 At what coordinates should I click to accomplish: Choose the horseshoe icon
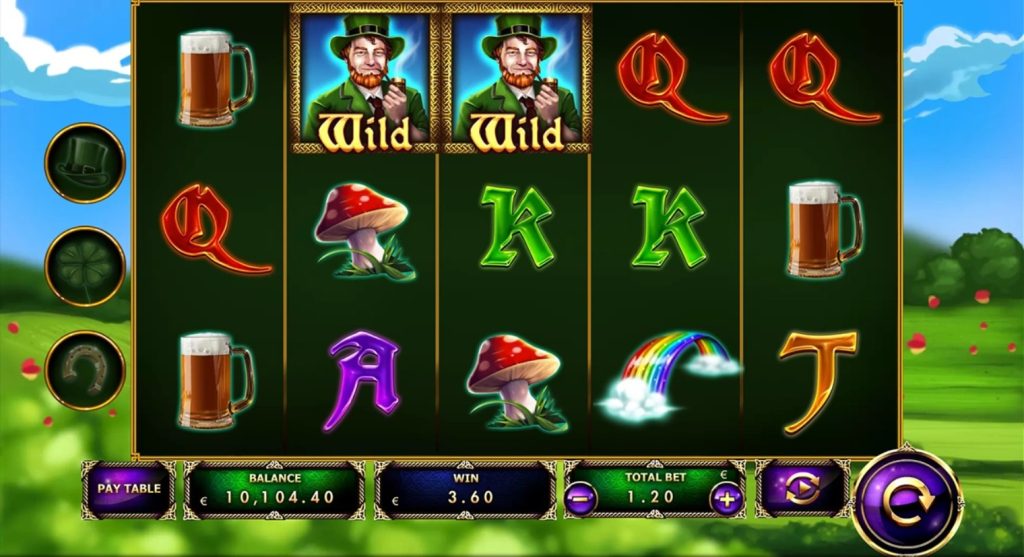point(85,370)
